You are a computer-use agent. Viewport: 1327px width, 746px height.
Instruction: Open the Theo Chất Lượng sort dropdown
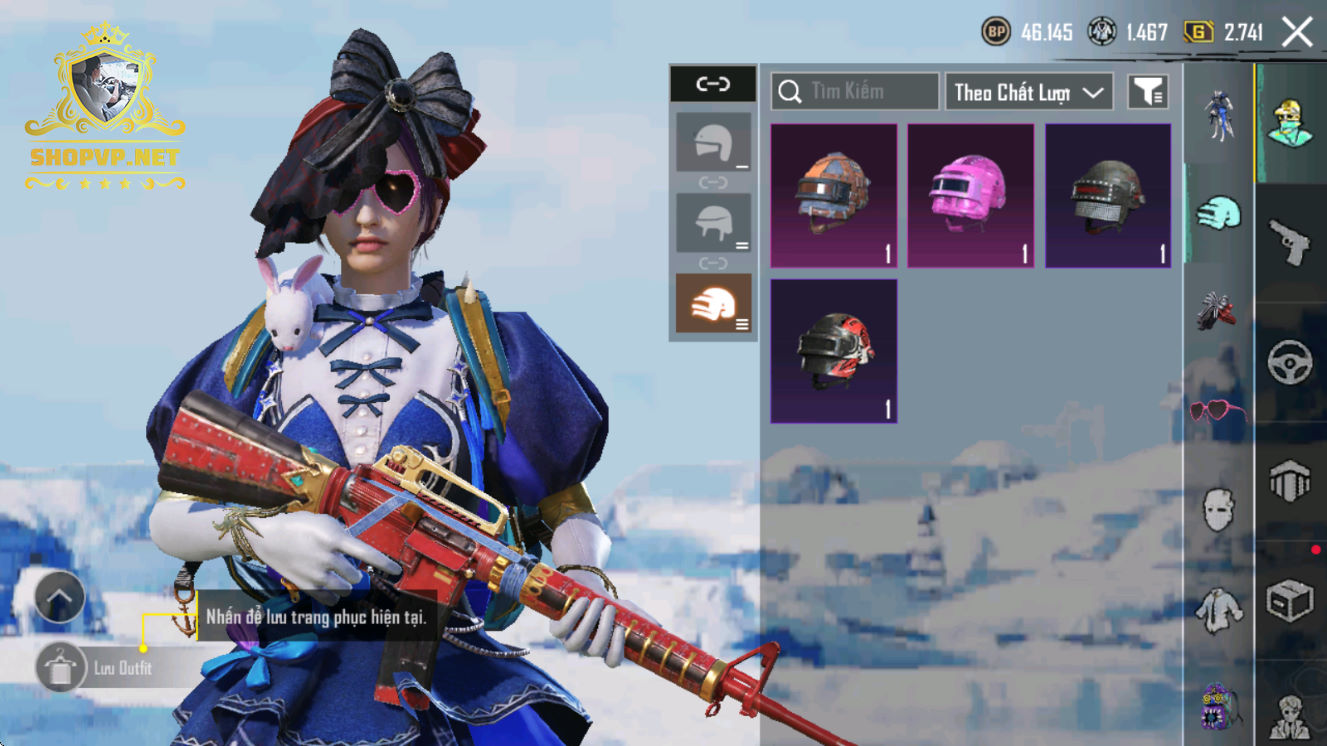pyautogui.click(x=1029, y=92)
